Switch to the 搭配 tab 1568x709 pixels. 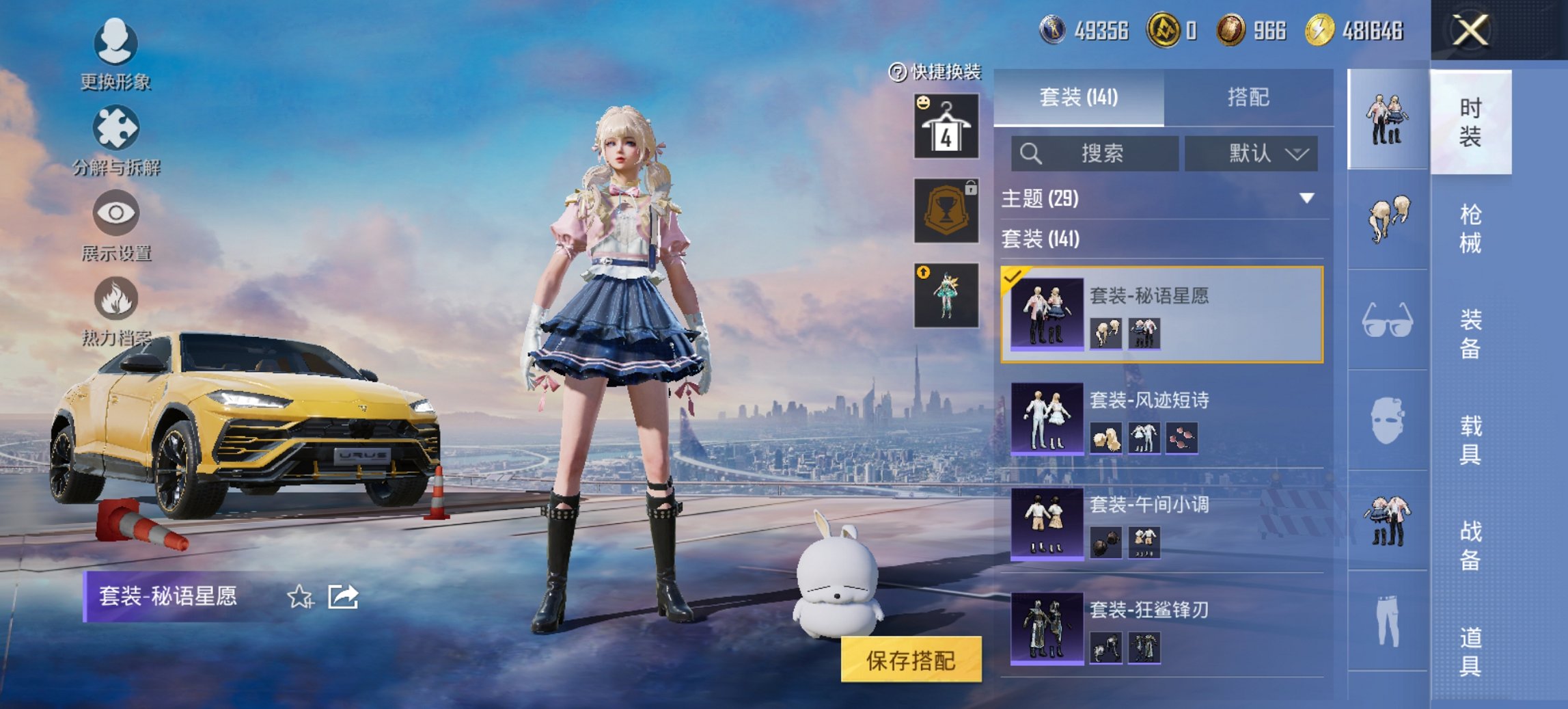click(1250, 97)
